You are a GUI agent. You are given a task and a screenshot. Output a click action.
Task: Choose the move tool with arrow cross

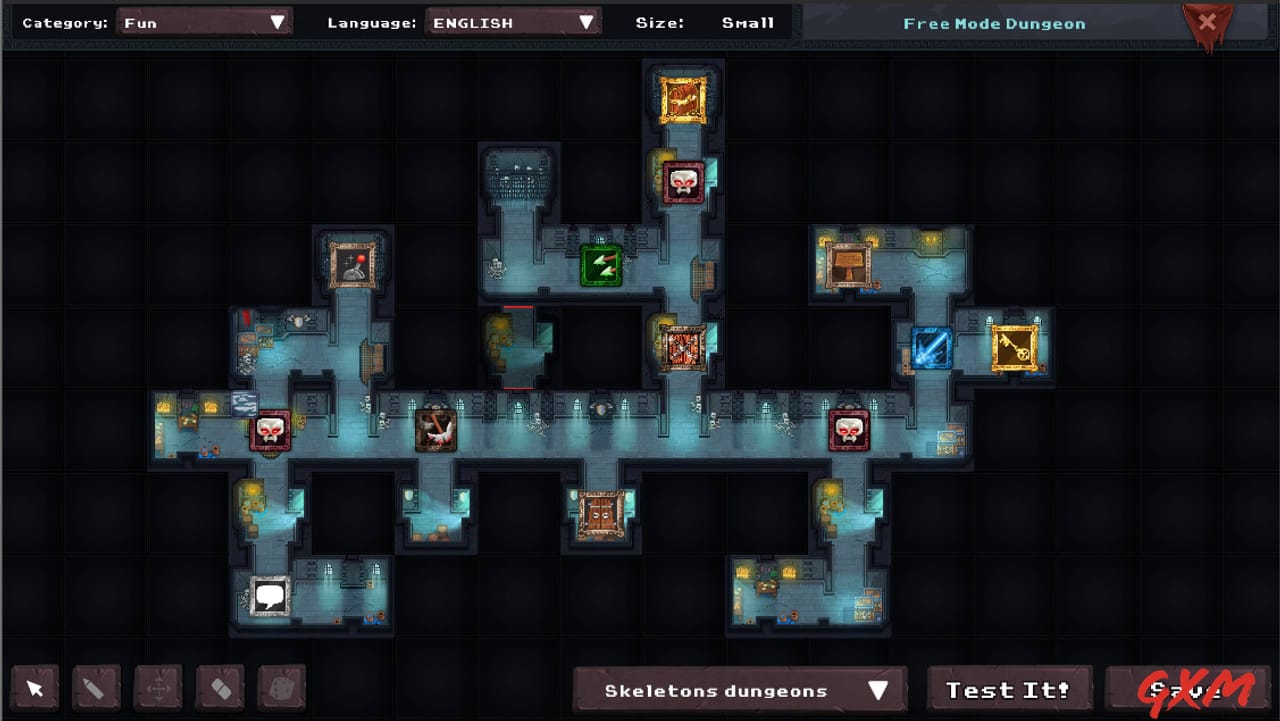pos(158,688)
